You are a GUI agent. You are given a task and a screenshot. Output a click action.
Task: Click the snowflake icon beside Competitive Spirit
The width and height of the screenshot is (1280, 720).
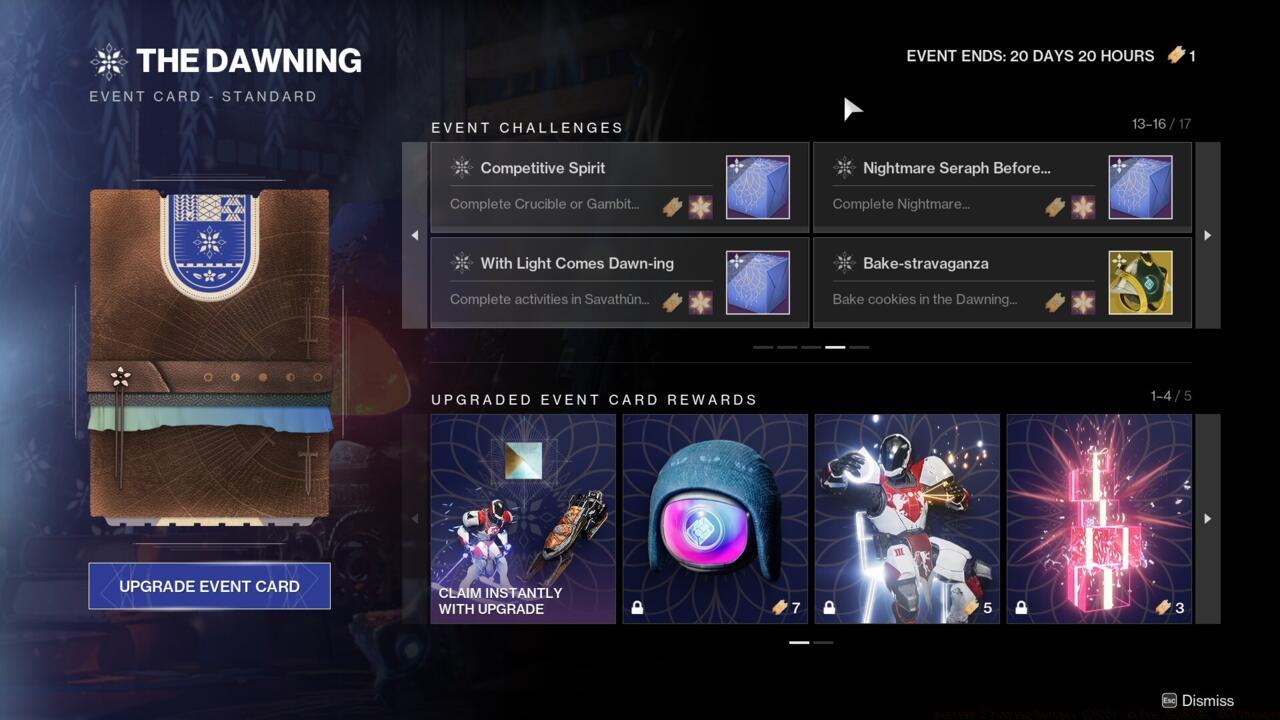461,168
